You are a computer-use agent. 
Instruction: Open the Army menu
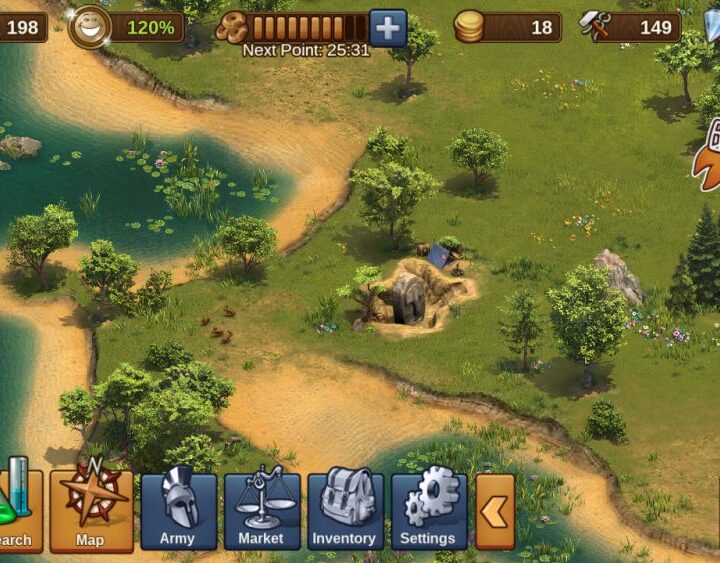point(178,510)
